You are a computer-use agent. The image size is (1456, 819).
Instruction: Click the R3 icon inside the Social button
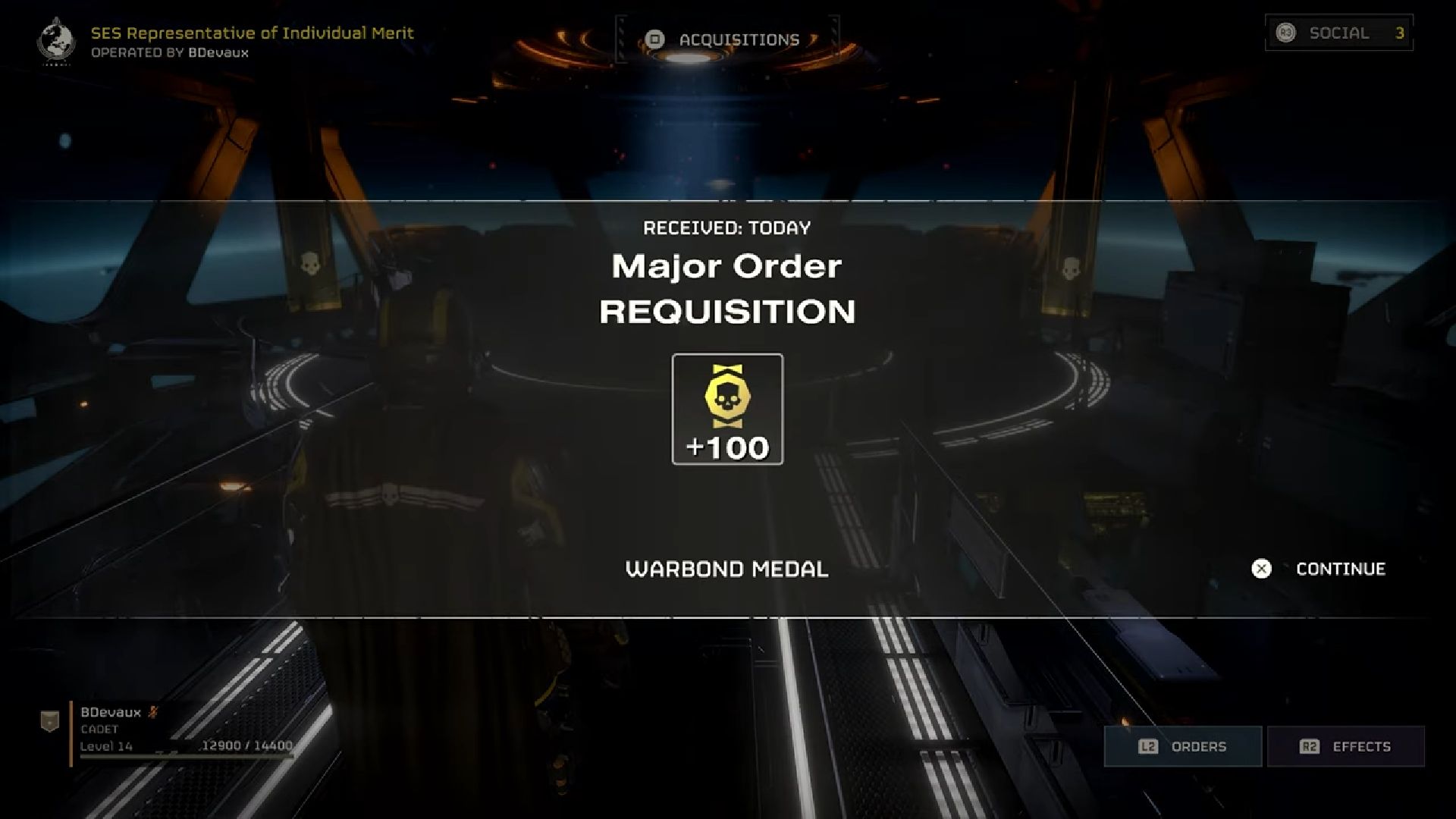1287,33
